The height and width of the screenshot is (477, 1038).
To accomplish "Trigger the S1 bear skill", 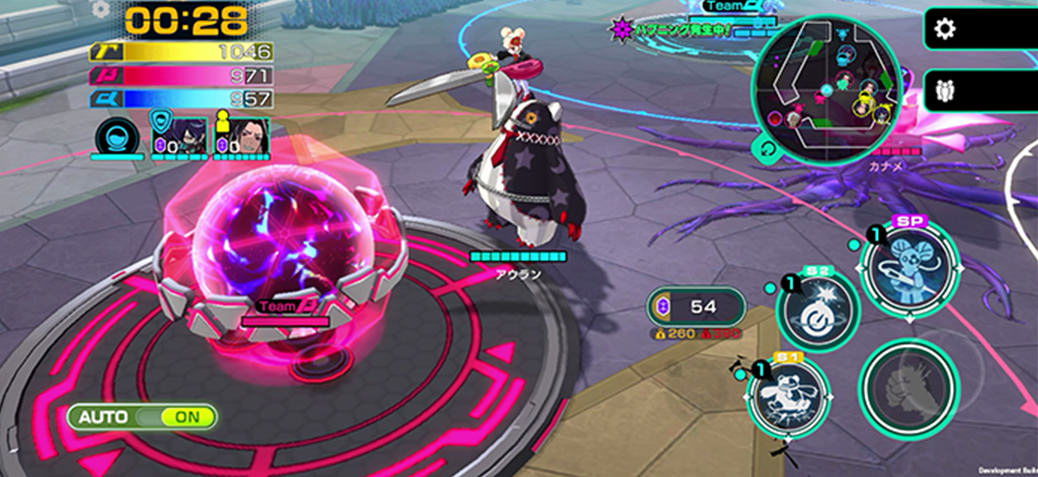I will coord(787,394).
